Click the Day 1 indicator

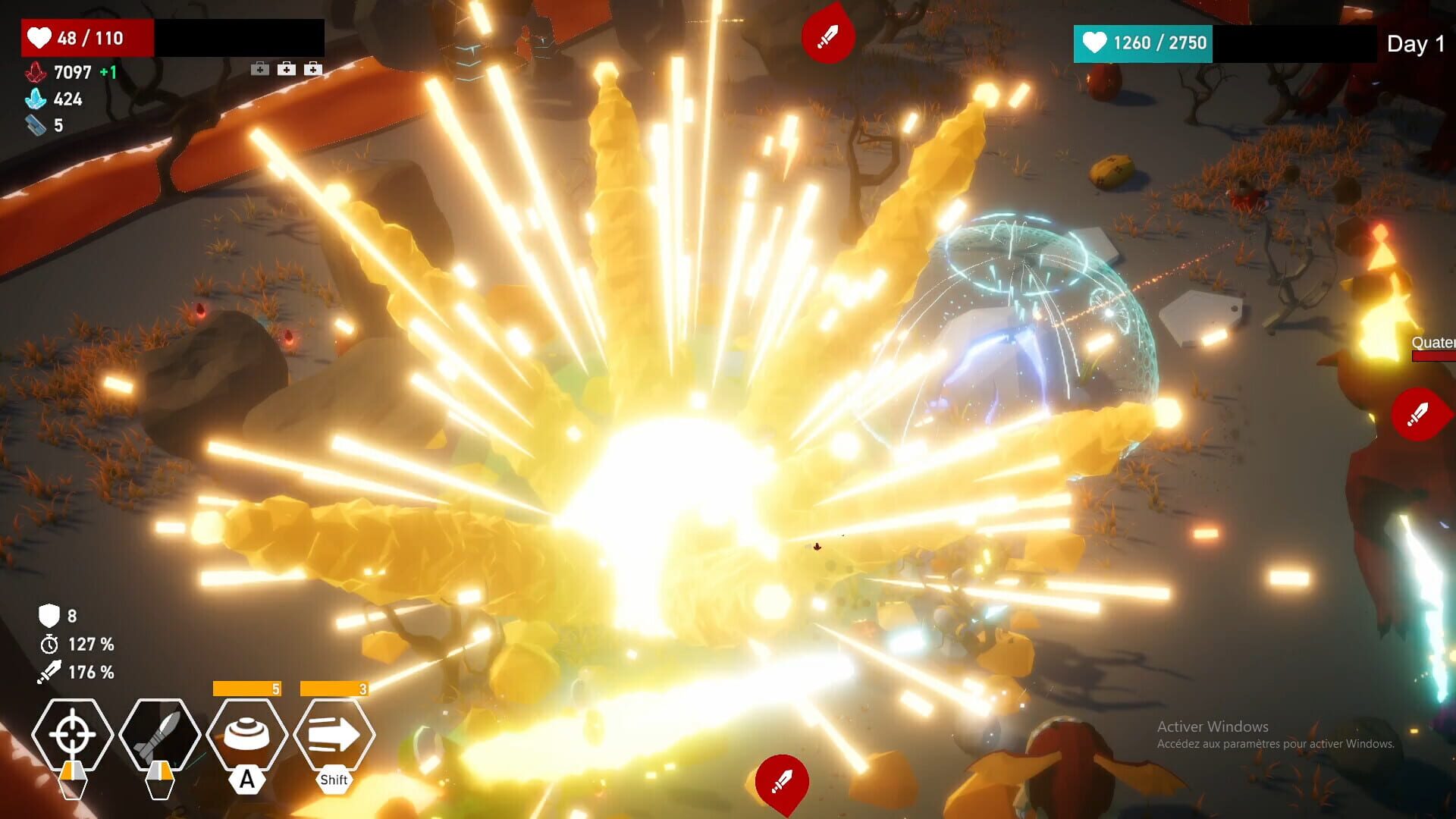(1414, 44)
